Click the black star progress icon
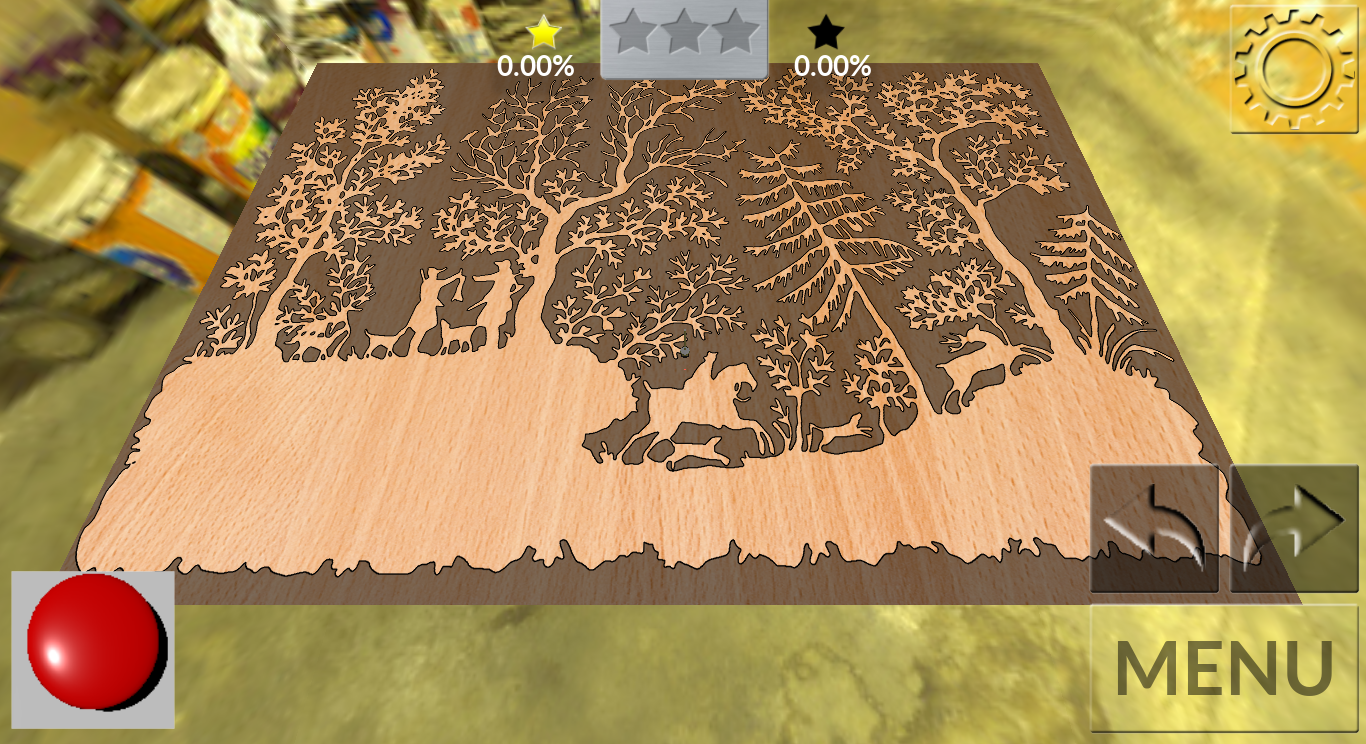Image resolution: width=1366 pixels, height=744 pixels. point(826,33)
